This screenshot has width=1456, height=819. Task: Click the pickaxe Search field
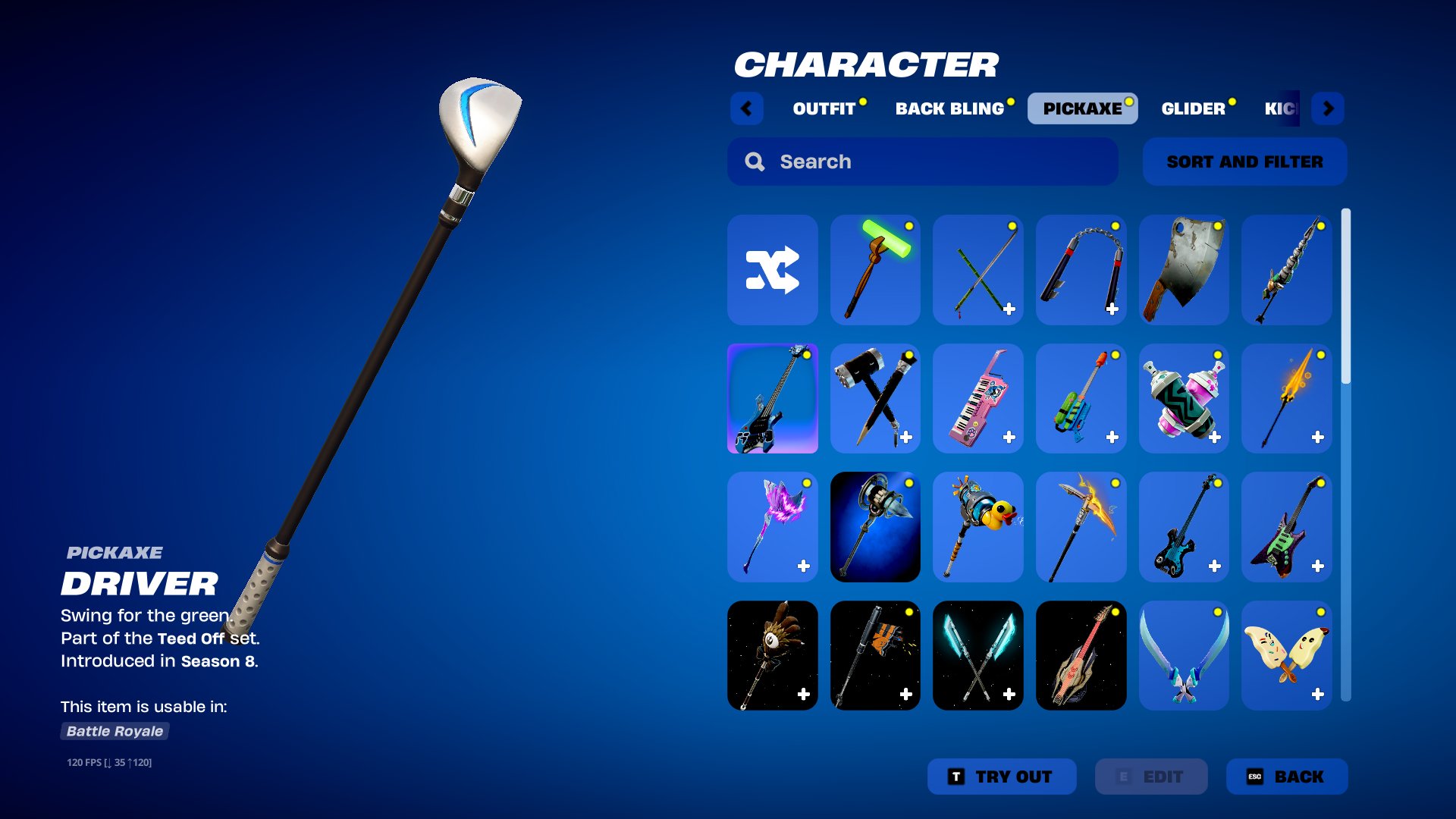point(922,162)
